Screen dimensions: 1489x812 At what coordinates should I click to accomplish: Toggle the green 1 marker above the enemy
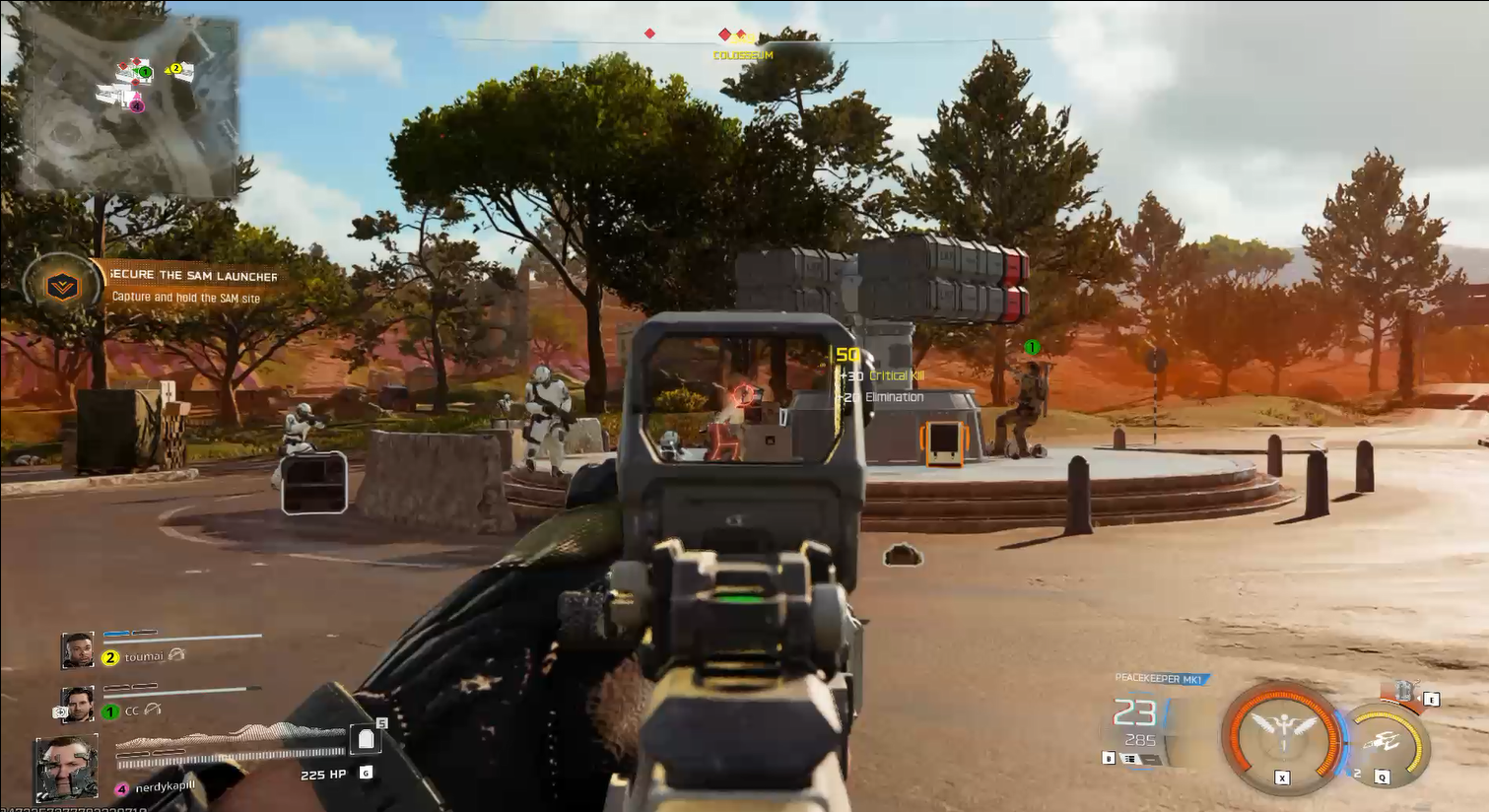[x=1031, y=347]
